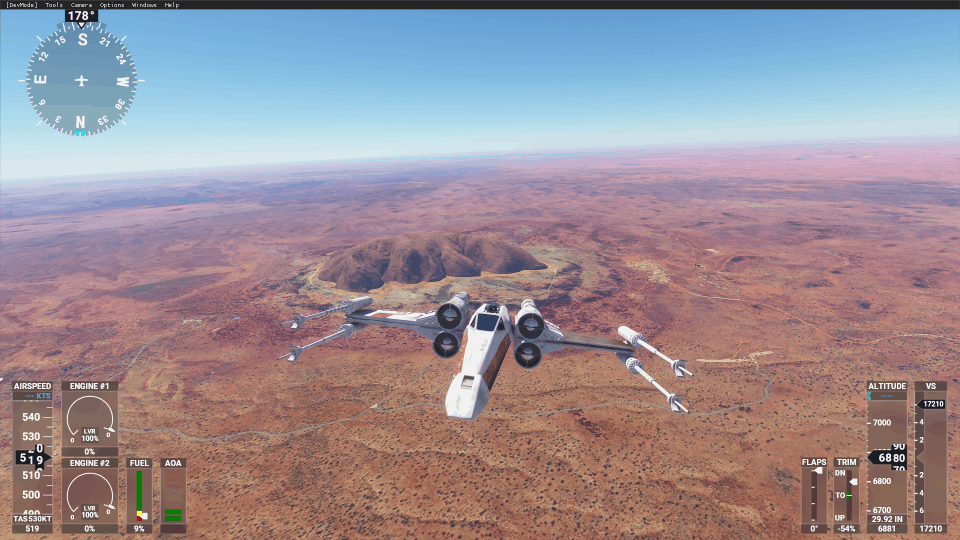
Task: Open the Options menu
Action: point(112,5)
